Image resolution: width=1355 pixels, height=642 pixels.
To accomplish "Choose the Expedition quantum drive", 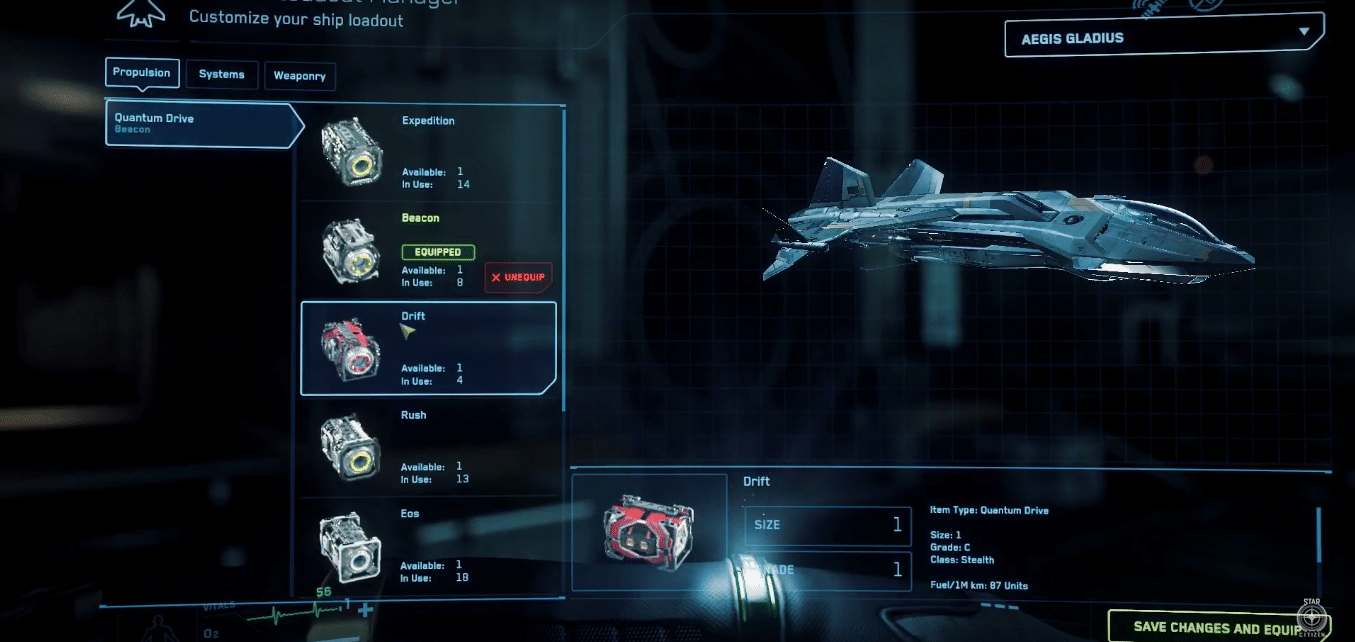I will [x=428, y=152].
